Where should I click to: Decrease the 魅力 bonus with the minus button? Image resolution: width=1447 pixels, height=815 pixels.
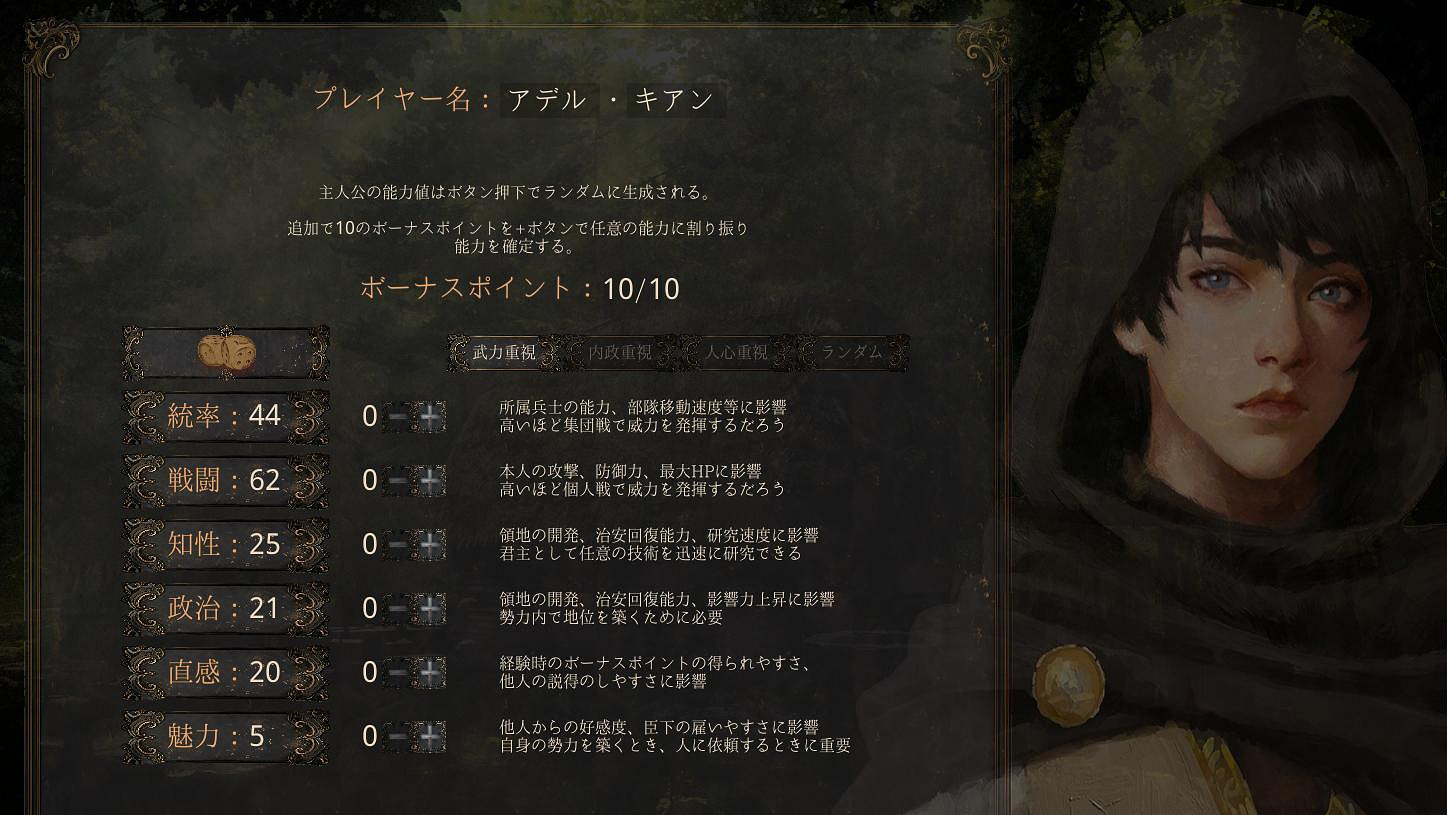398,737
